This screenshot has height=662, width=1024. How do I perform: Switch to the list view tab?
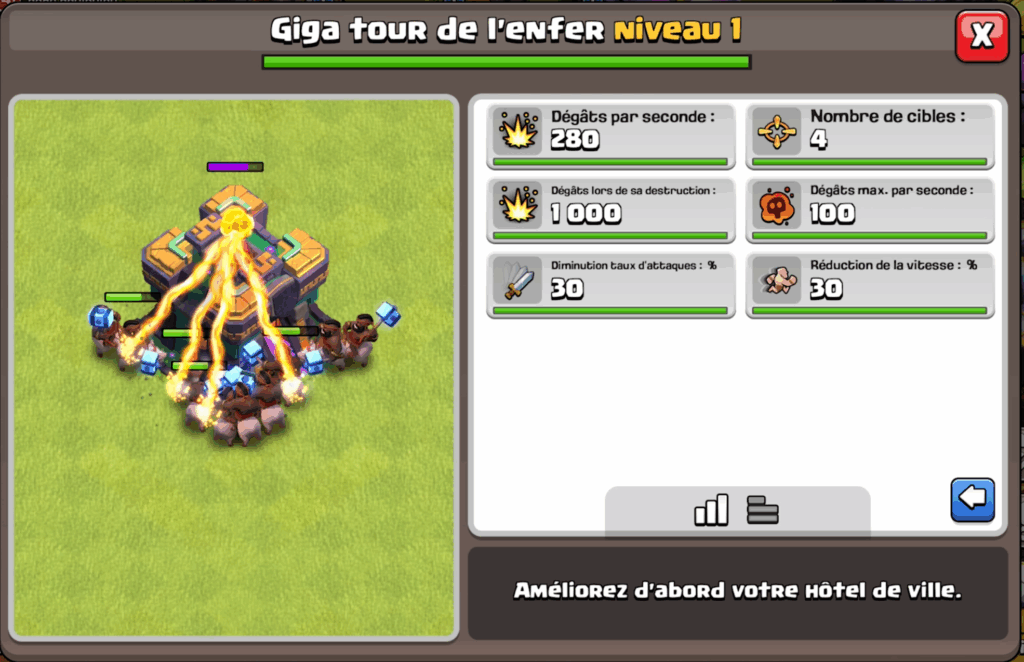pos(762,510)
